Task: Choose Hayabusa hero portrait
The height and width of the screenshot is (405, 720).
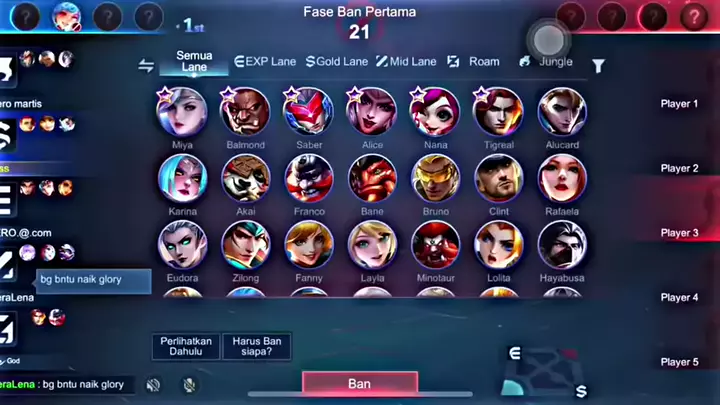Action: pos(562,245)
